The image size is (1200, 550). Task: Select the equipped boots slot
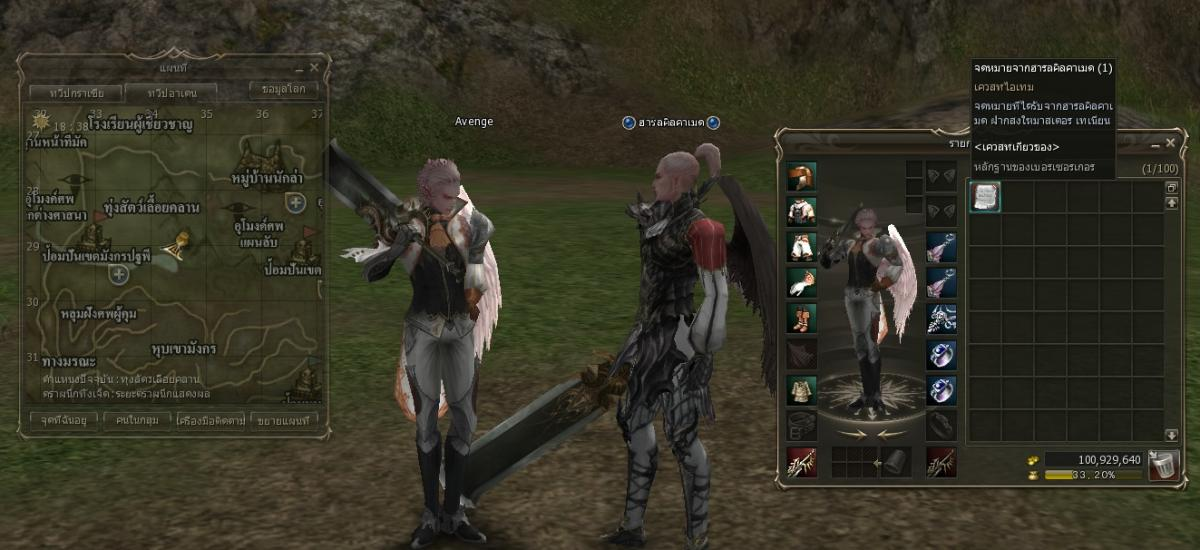pos(801,318)
